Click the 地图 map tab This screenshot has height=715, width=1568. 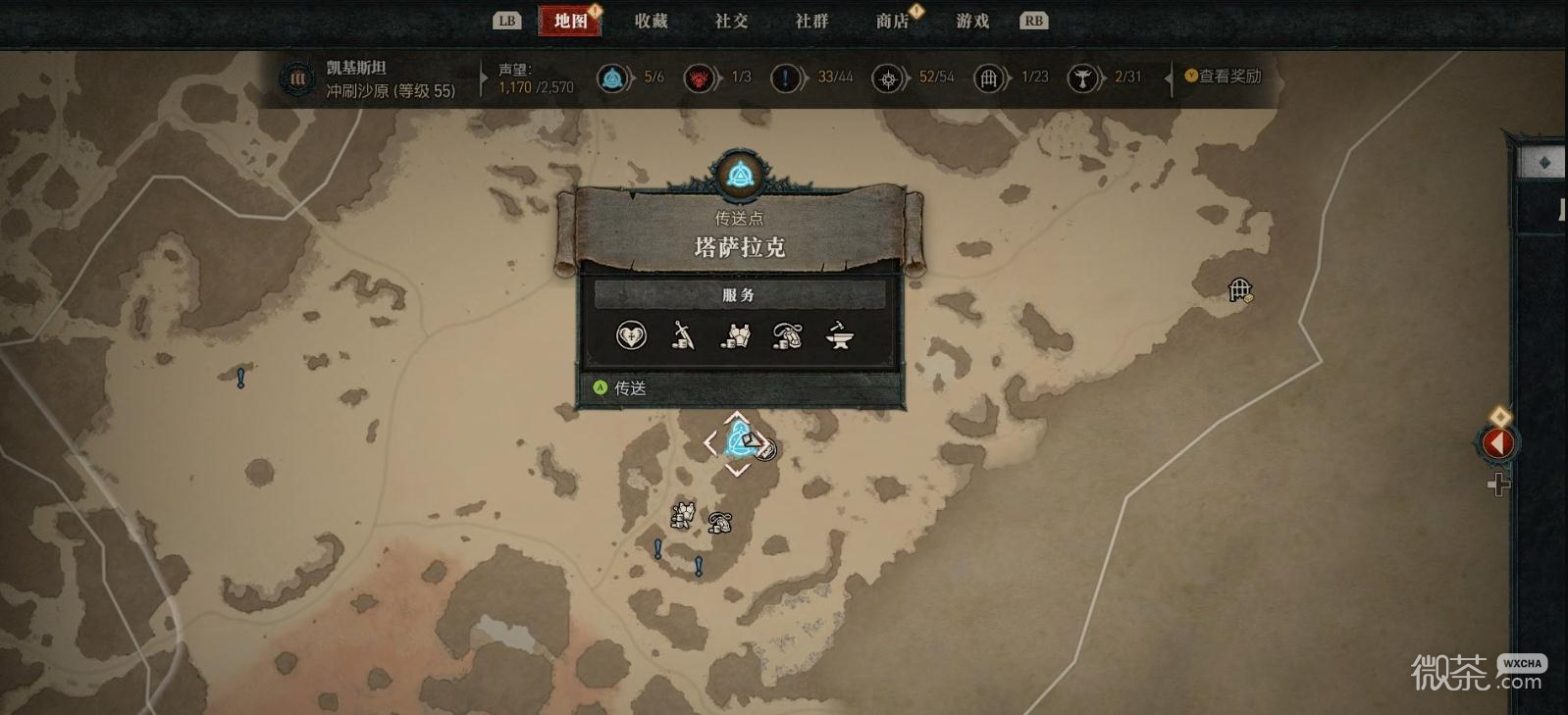coord(570,21)
